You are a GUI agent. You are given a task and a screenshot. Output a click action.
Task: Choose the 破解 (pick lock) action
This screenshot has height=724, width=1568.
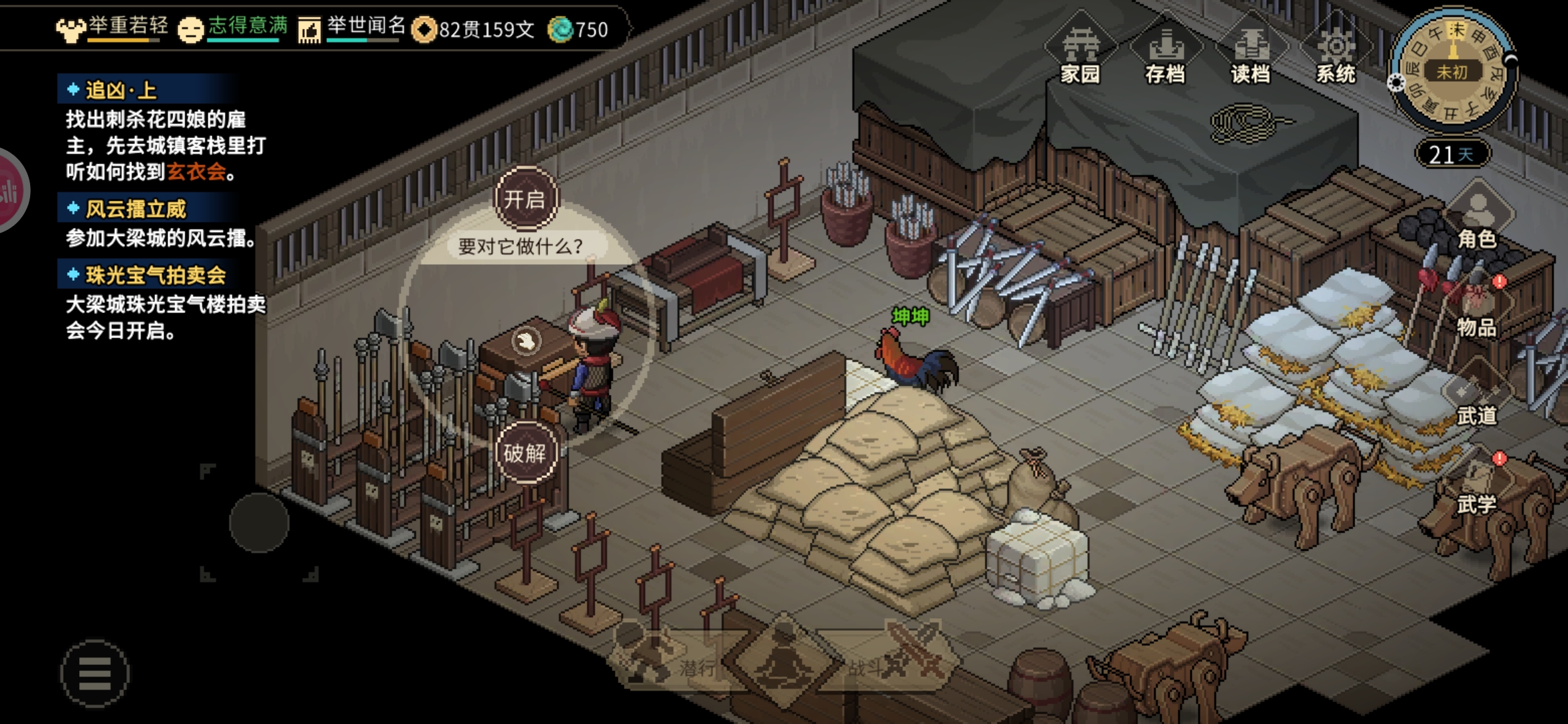(x=525, y=453)
